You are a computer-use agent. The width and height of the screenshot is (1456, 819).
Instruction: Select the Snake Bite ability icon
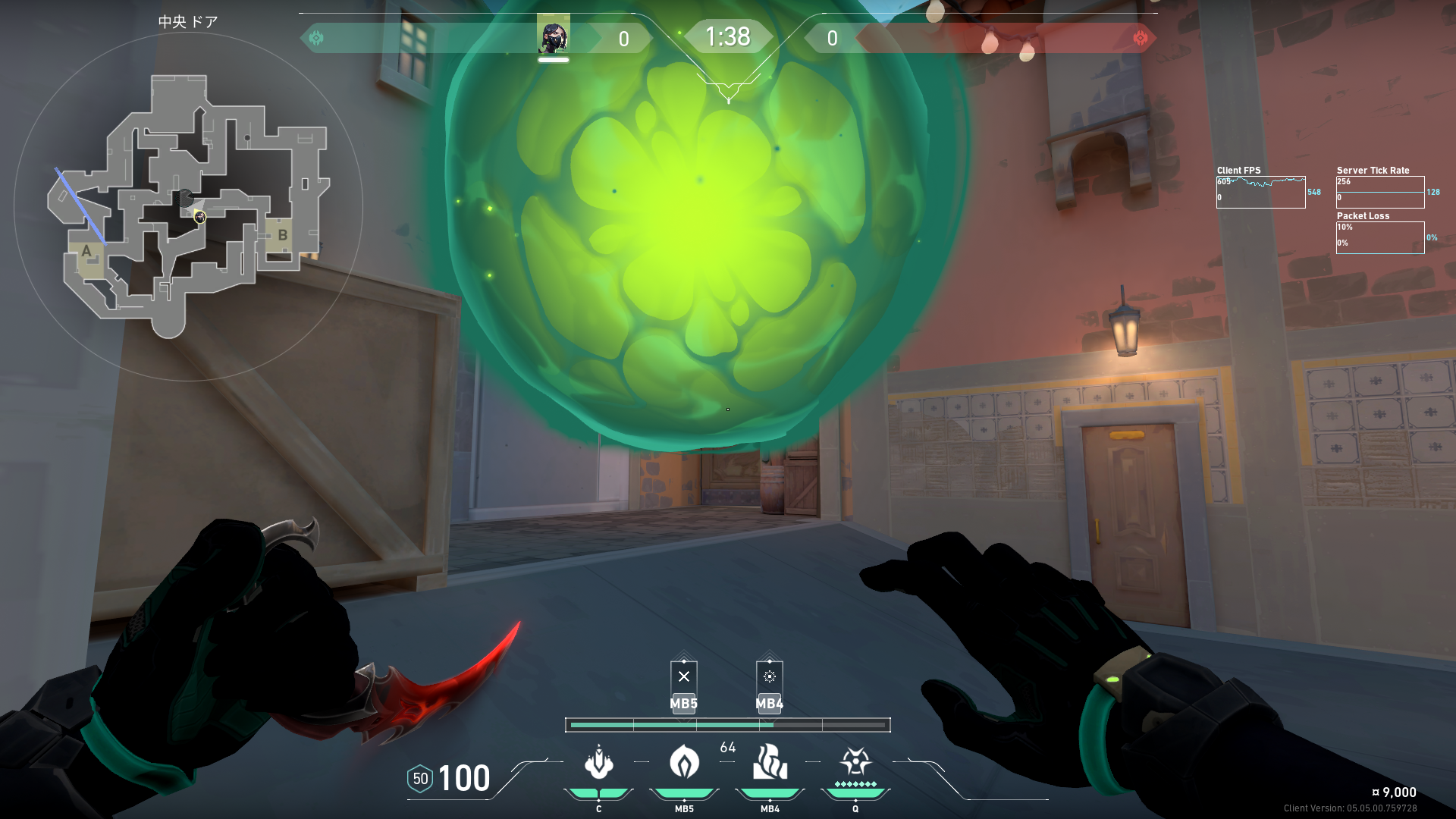(x=598, y=762)
